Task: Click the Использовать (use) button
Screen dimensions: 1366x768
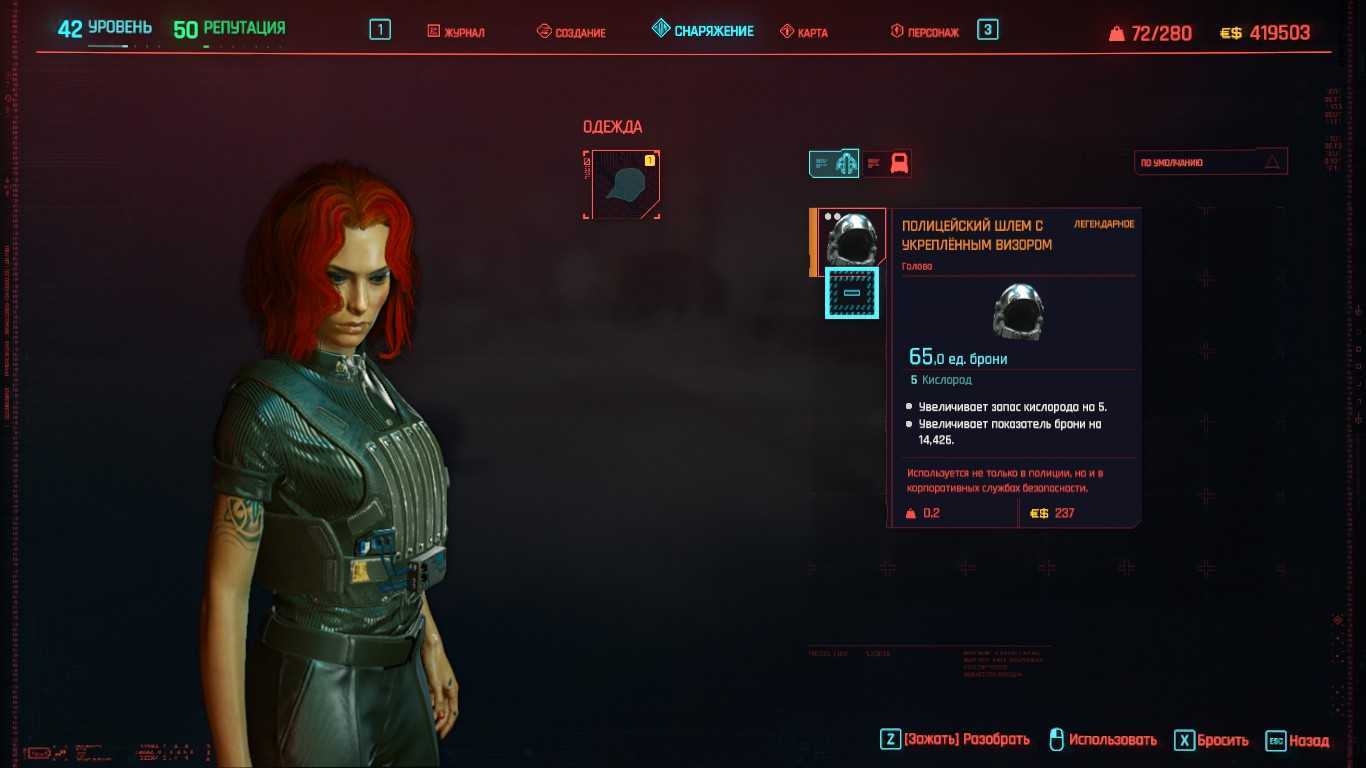Action: 1103,740
